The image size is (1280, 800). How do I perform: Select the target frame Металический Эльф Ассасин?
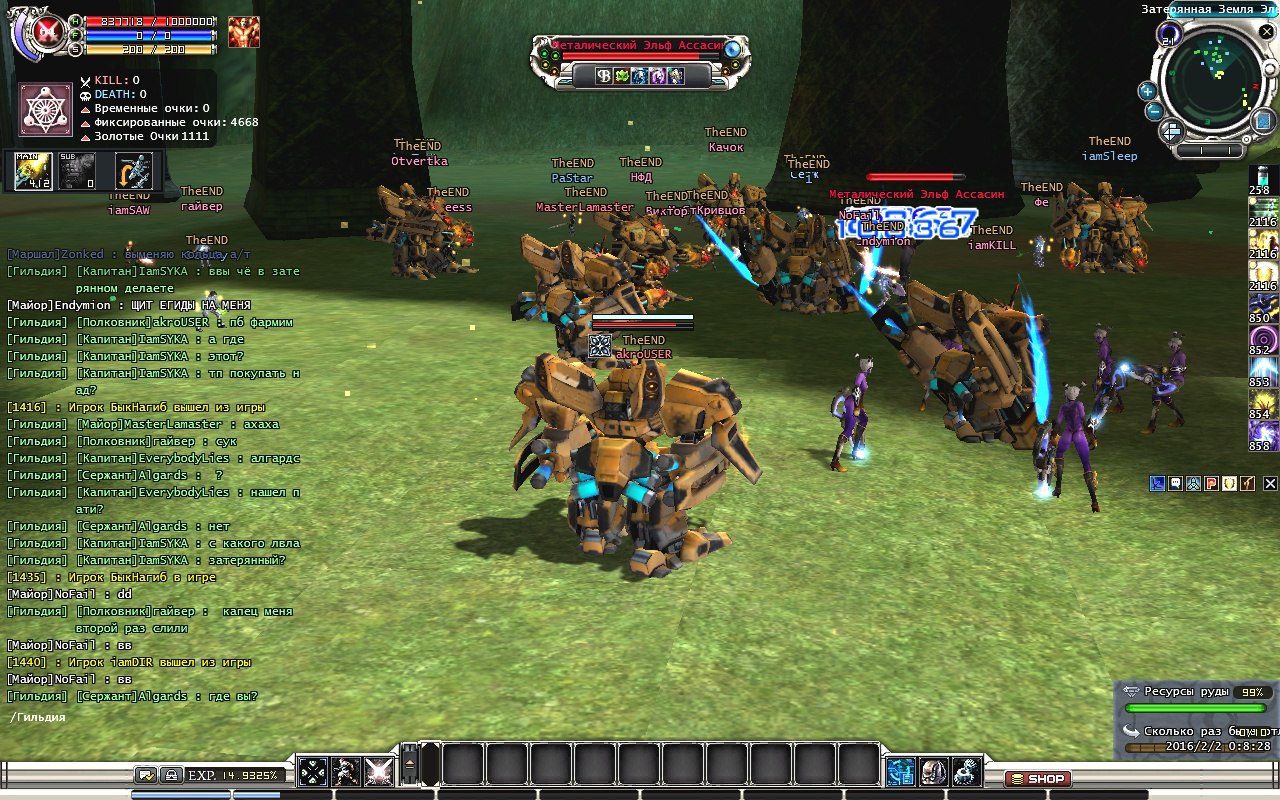tap(636, 47)
